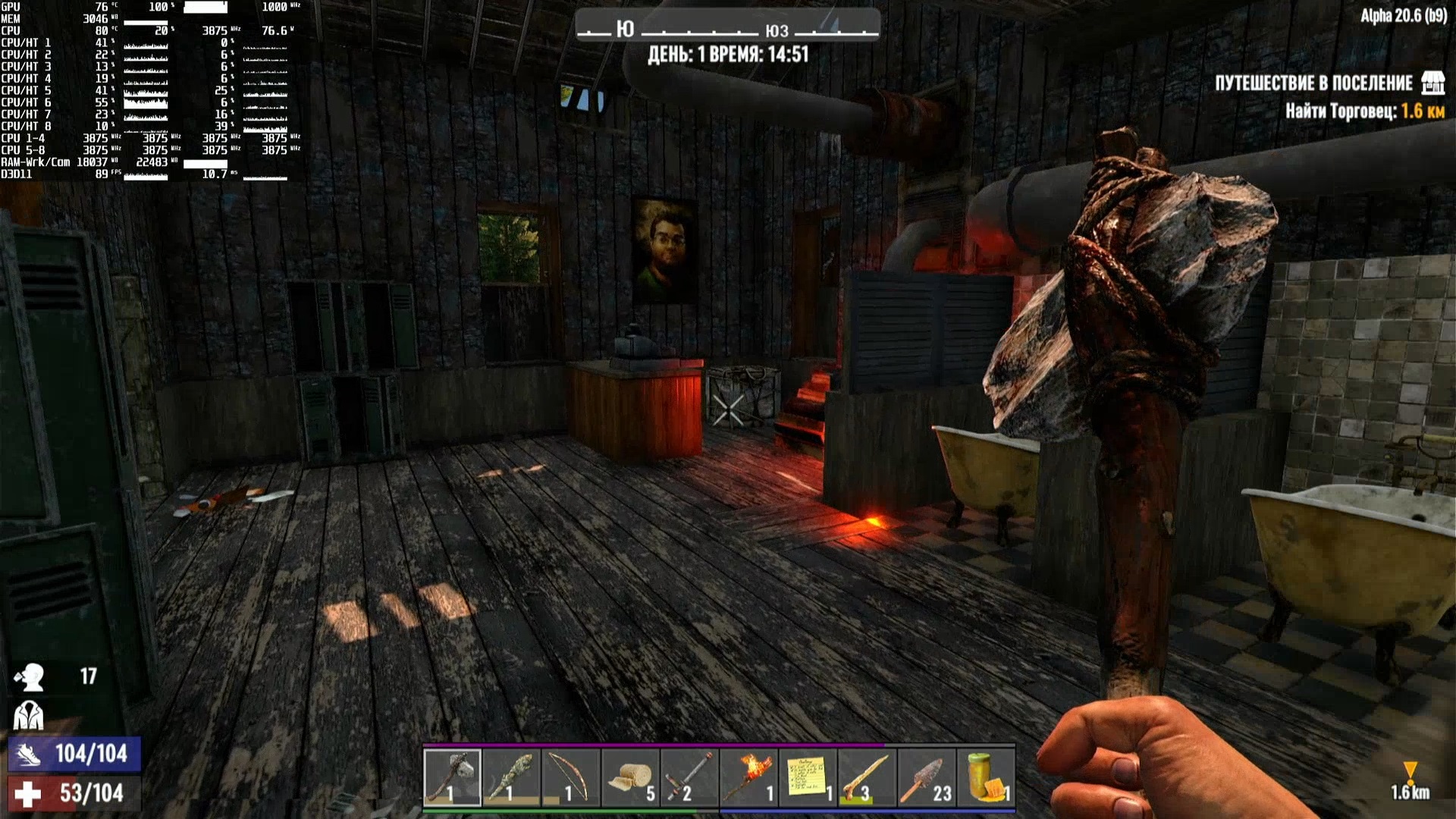Click the jacket status icon
The height and width of the screenshot is (819, 1456).
29,715
